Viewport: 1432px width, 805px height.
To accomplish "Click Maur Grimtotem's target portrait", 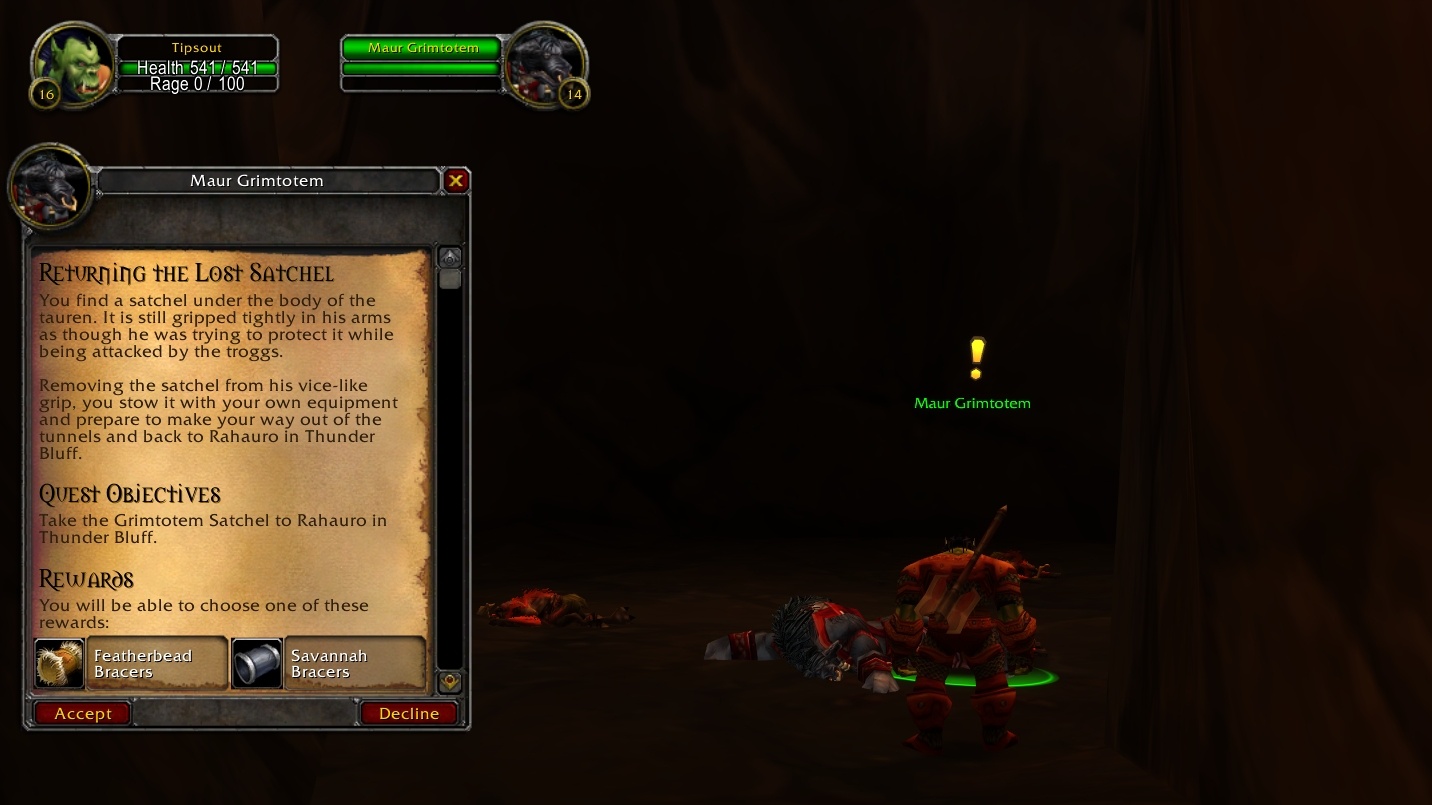I will tap(546, 63).
